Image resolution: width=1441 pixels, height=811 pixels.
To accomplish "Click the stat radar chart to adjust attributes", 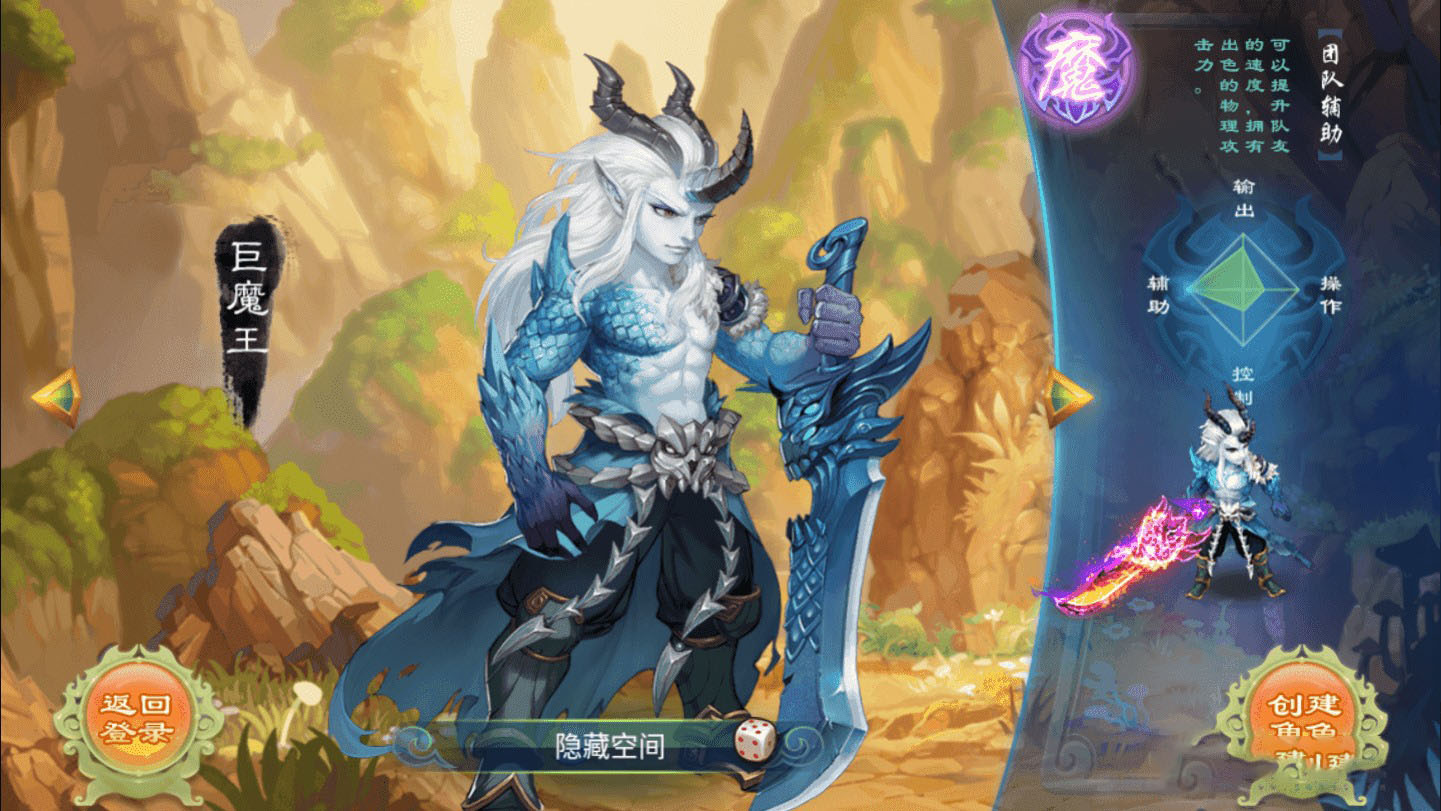I will point(1243,289).
